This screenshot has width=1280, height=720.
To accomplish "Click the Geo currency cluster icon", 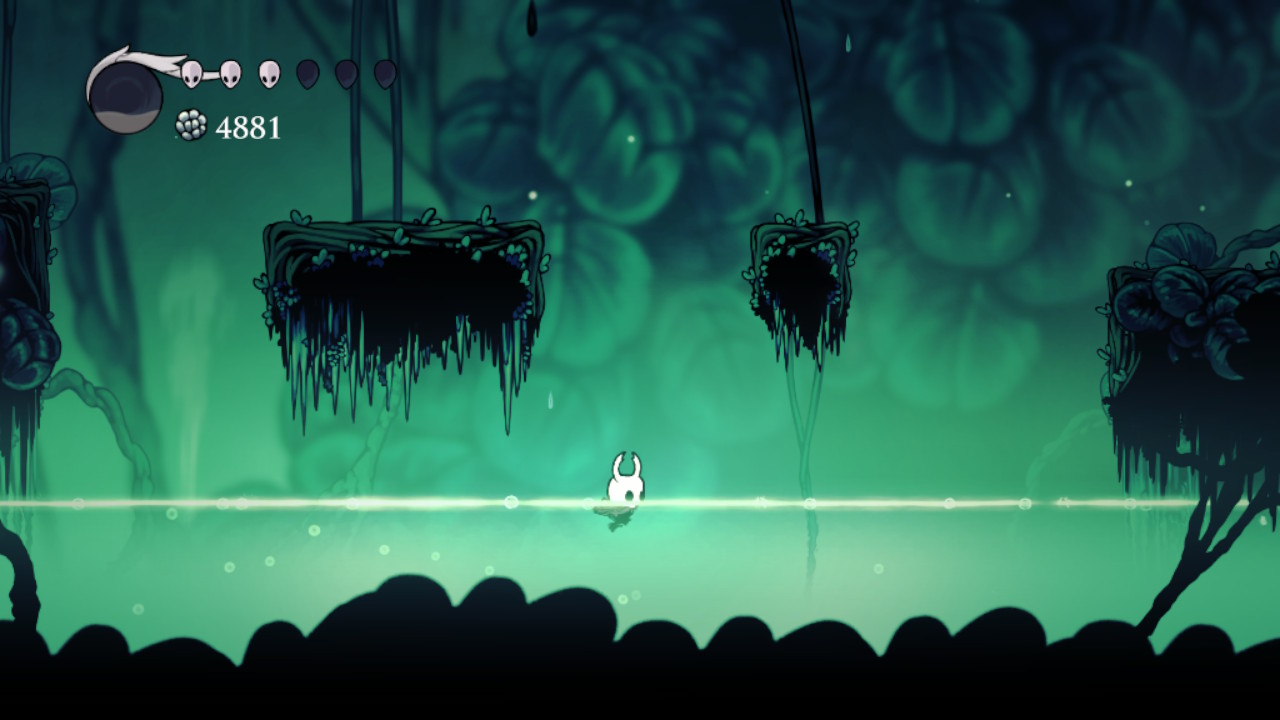I will tap(190, 124).
